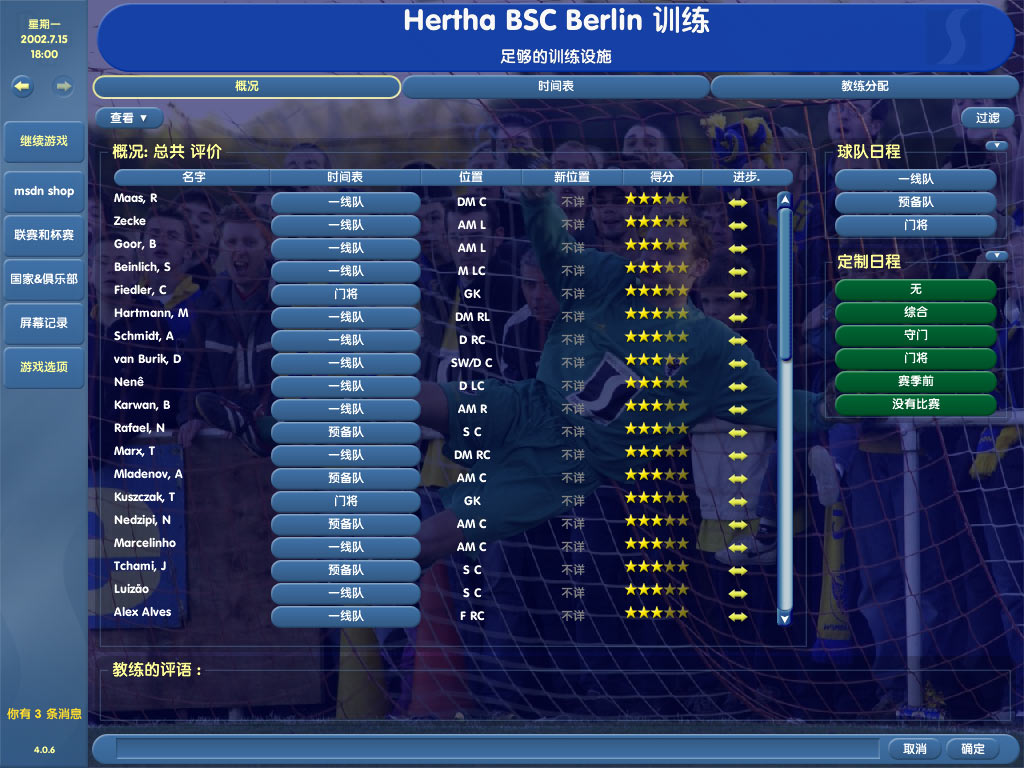Select the 概况 overview tab
Viewport: 1024px width, 768px height.
247,87
